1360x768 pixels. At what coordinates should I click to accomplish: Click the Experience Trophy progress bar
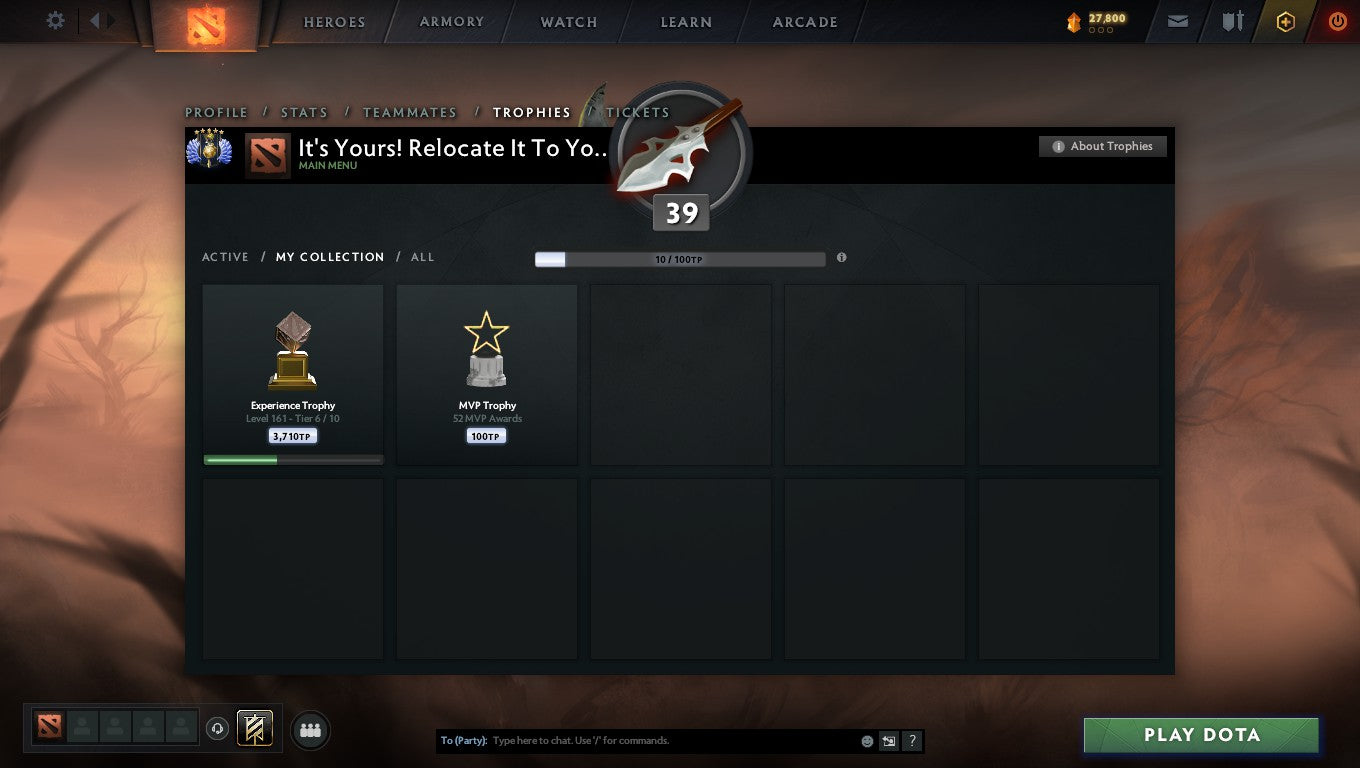(x=292, y=459)
